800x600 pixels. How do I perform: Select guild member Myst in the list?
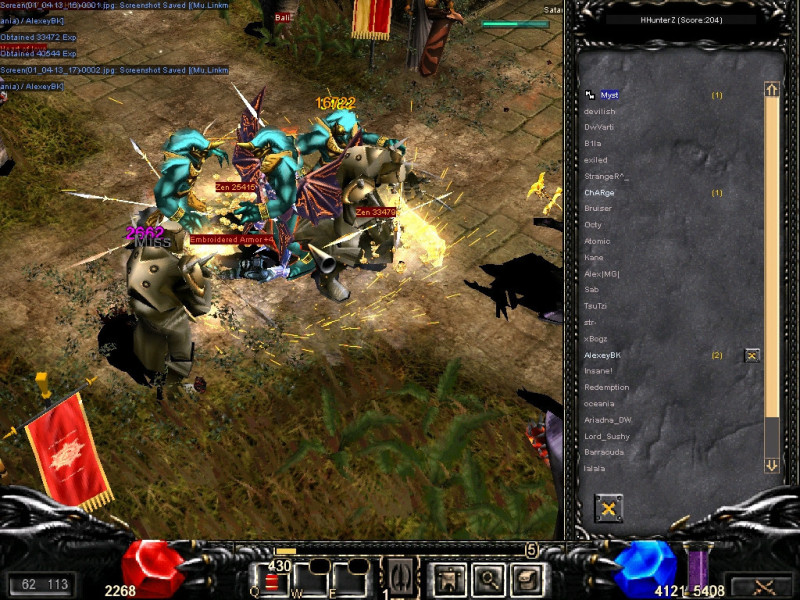pos(609,95)
